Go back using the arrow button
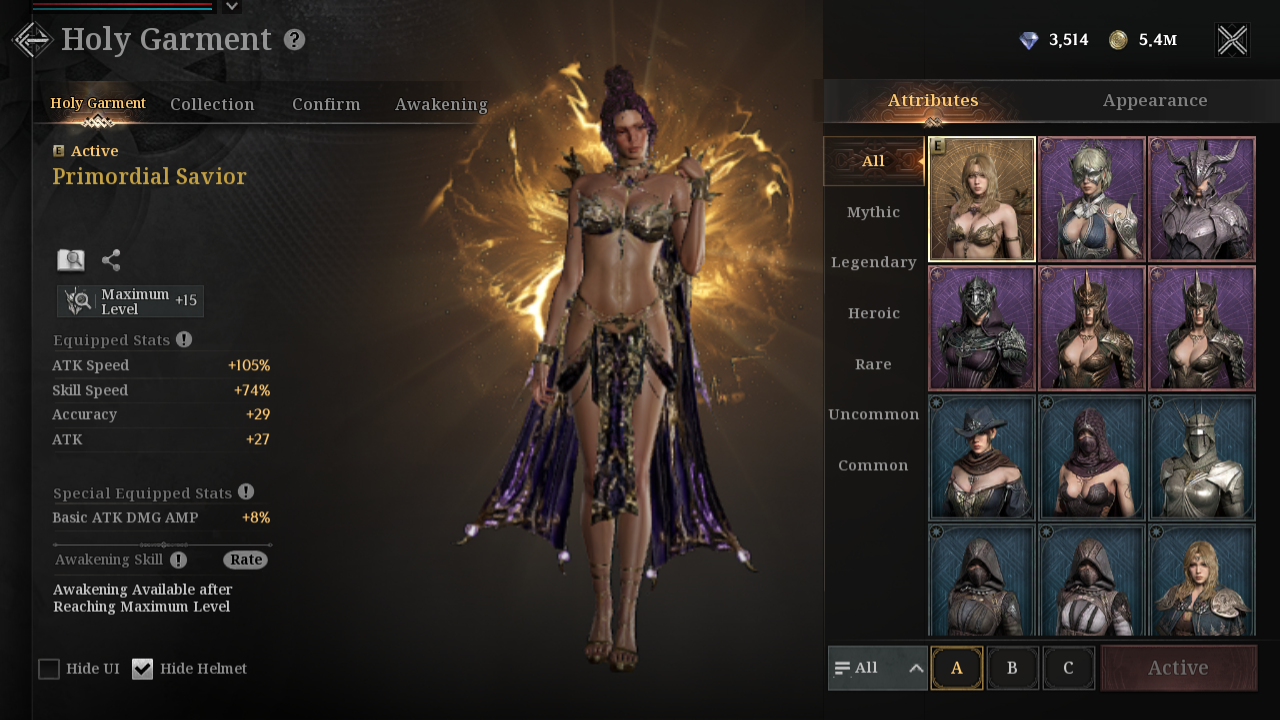This screenshot has height=720, width=1280. tap(32, 40)
